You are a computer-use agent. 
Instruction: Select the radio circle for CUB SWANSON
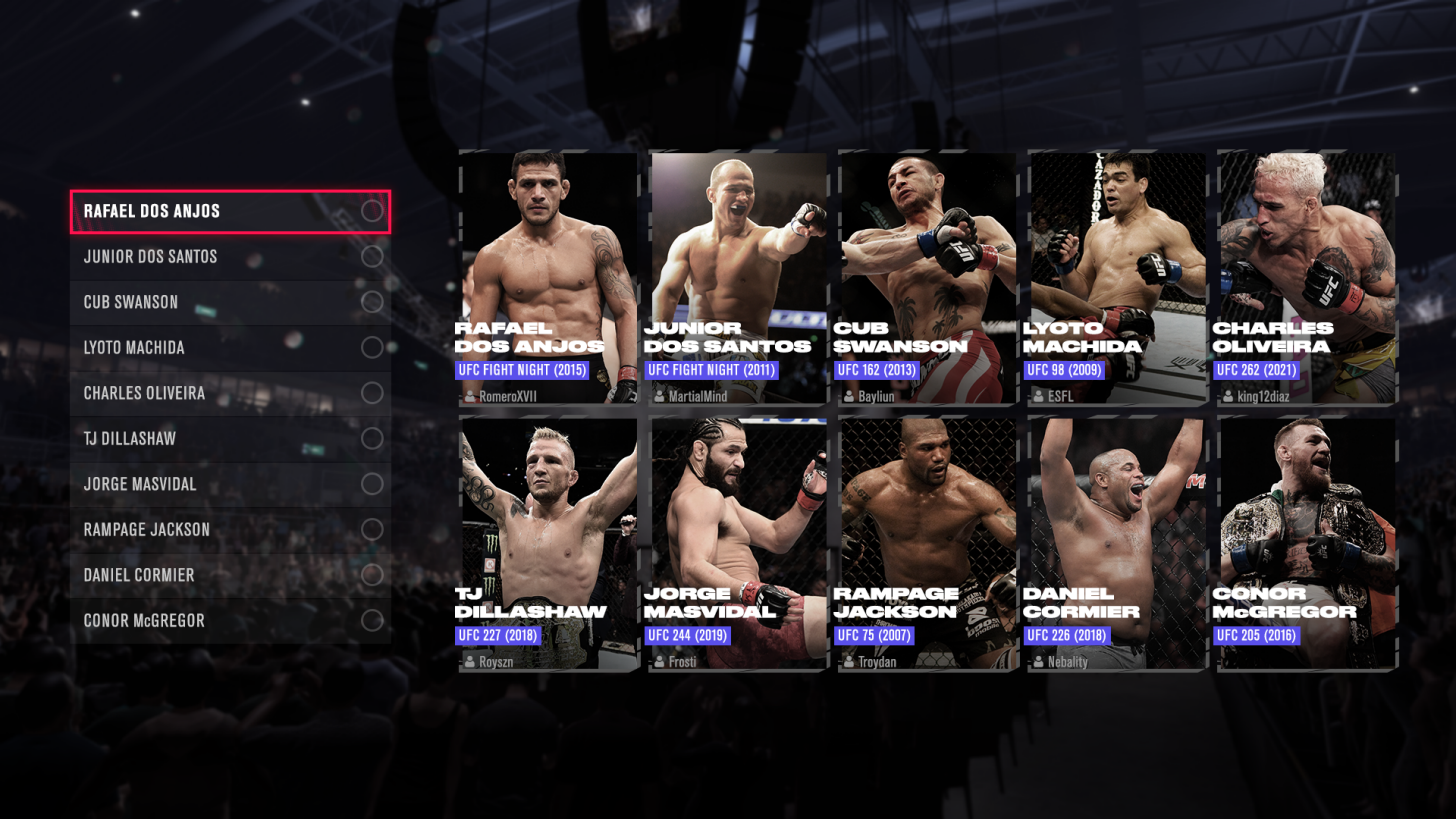(x=372, y=302)
